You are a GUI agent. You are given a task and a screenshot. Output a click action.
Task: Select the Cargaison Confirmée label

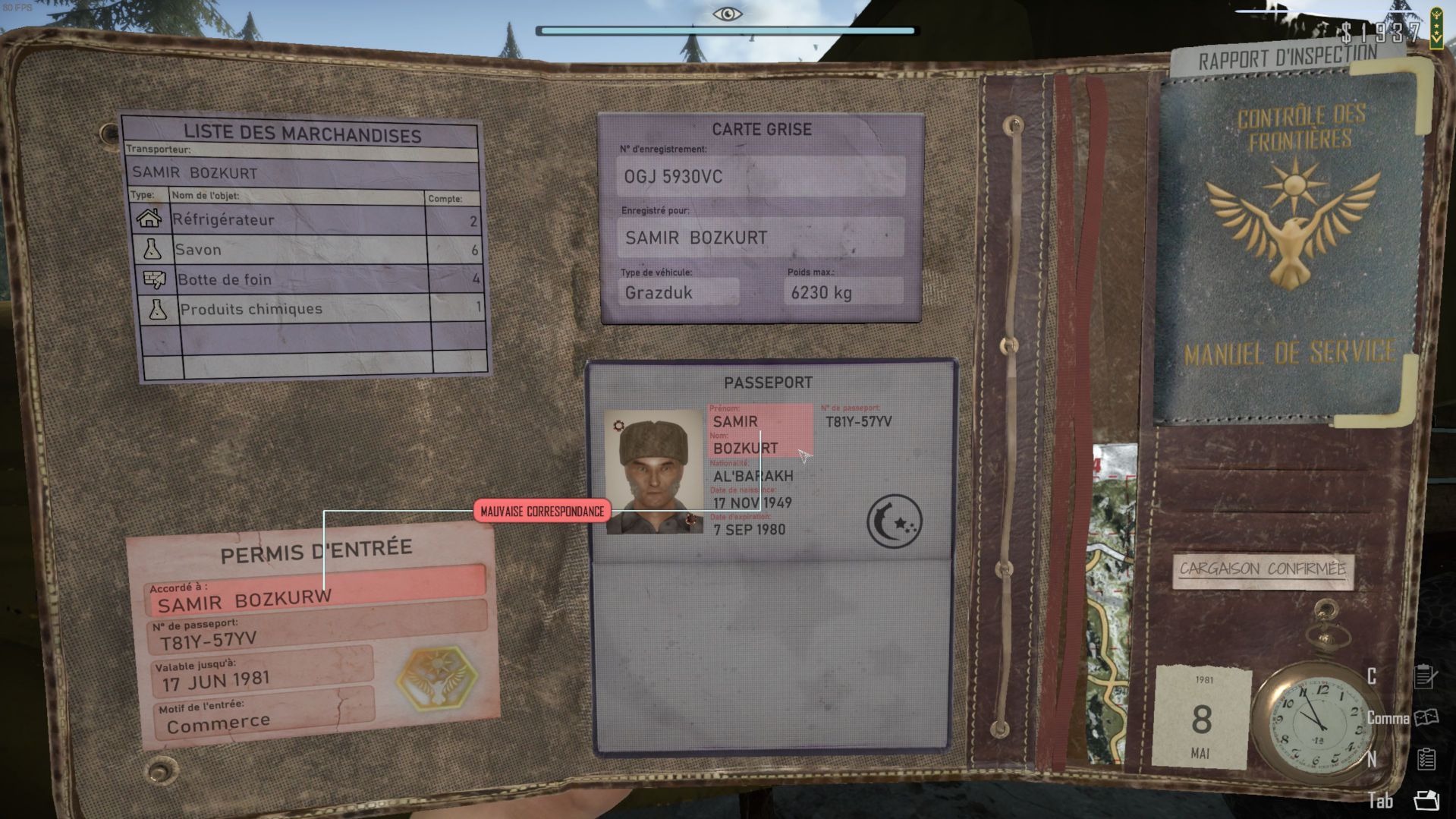1263,569
